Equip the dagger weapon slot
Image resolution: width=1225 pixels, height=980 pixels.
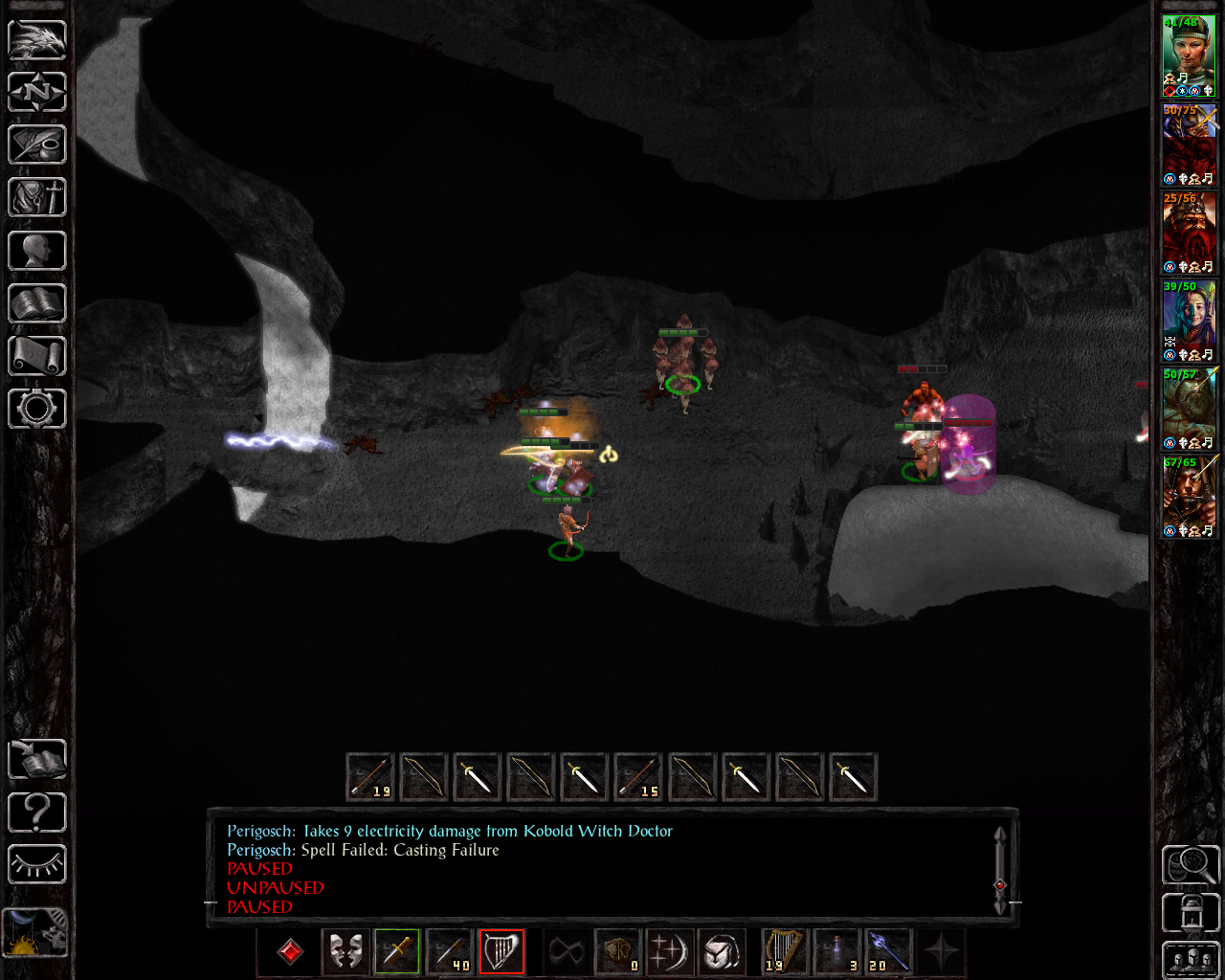pos(397,952)
